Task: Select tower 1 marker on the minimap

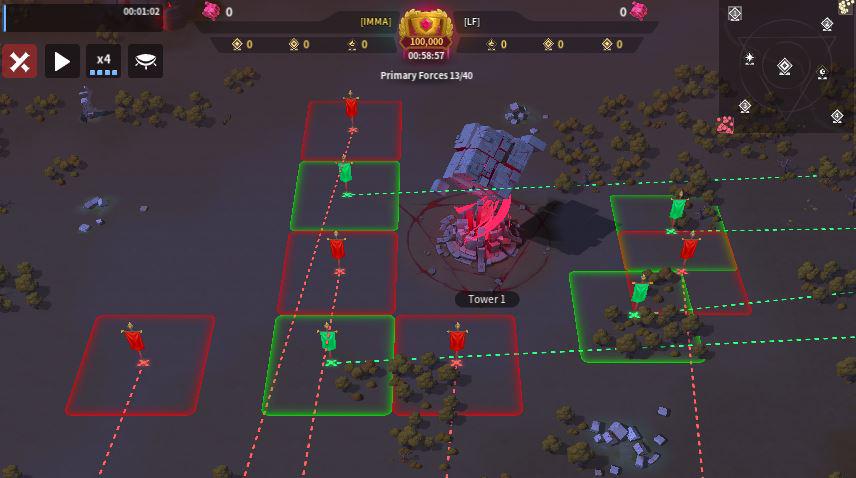Action: tap(735, 13)
